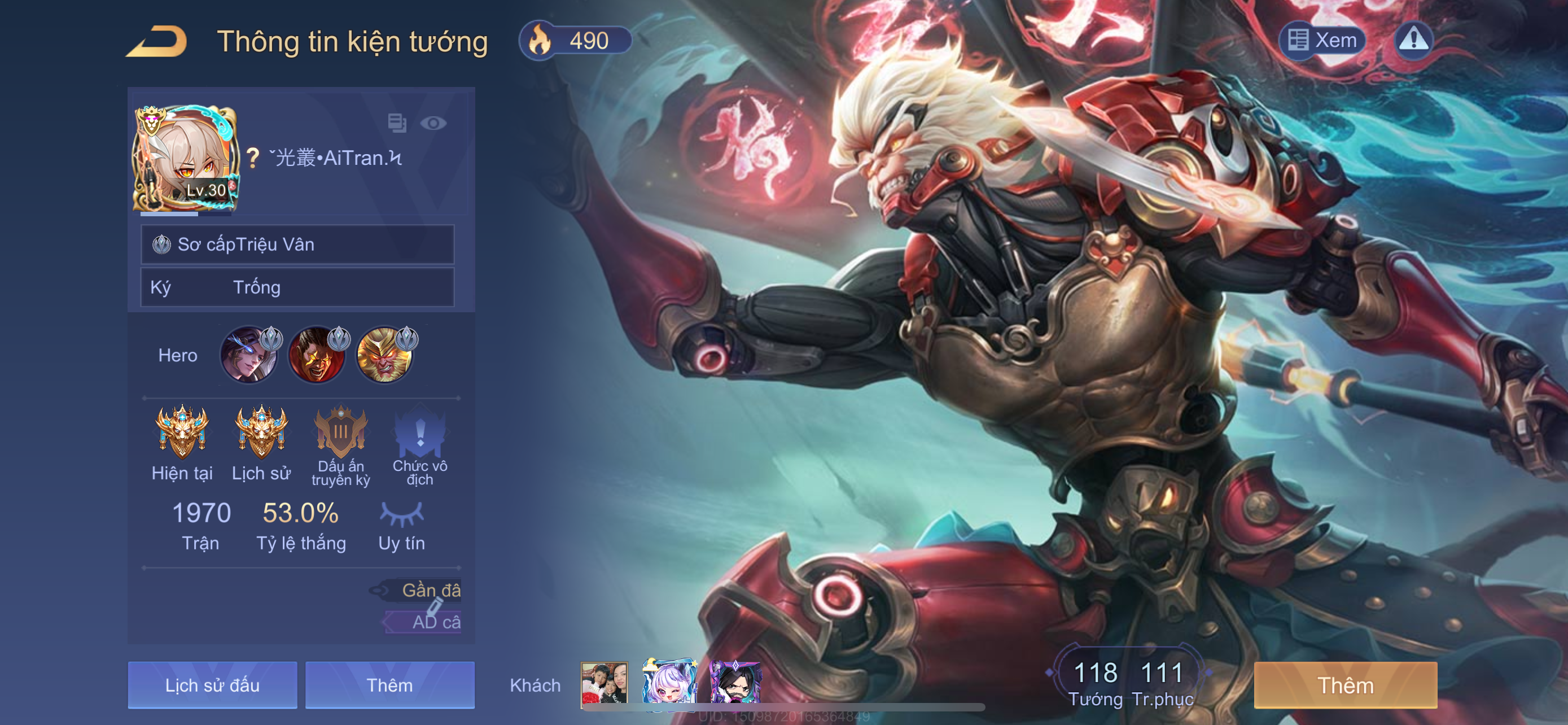
Task: Copy player info with the card icon
Action: [397, 123]
